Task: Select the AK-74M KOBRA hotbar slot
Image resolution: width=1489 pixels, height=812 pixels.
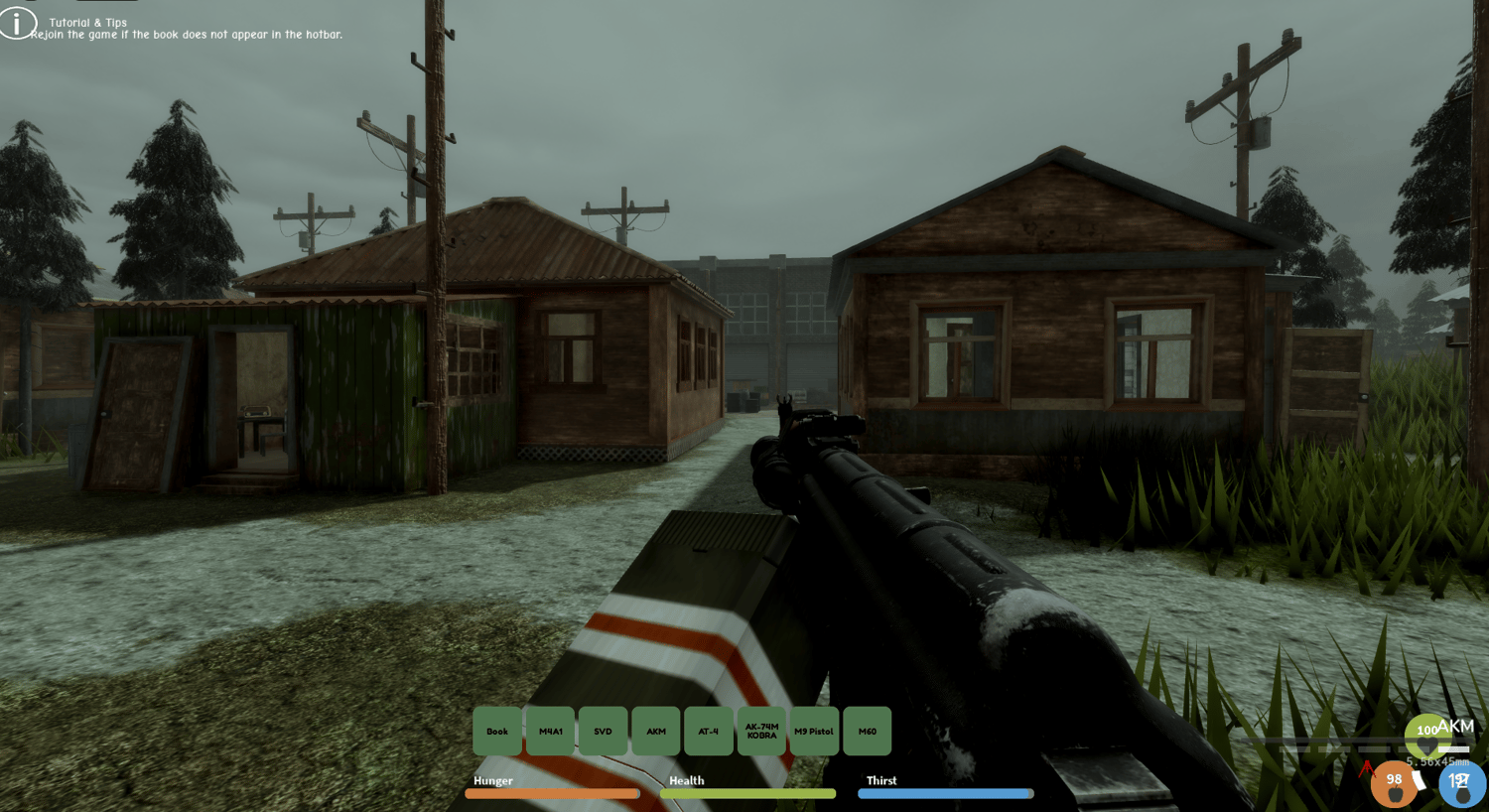Action: tap(761, 731)
